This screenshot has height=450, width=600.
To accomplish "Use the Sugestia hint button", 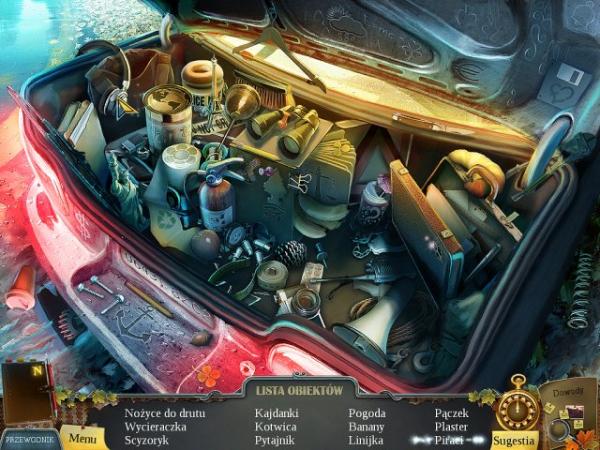I will coord(516,438).
